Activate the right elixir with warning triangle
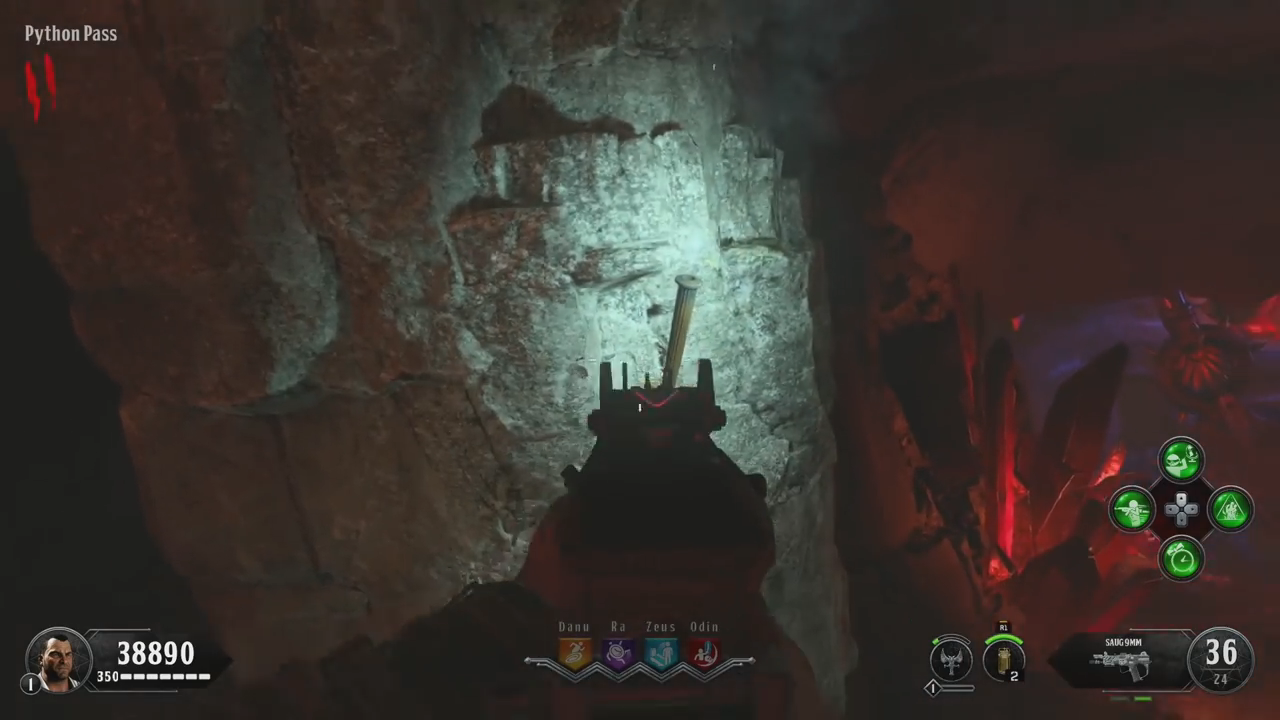Viewport: 1280px width, 720px height. tap(1231, 509)
